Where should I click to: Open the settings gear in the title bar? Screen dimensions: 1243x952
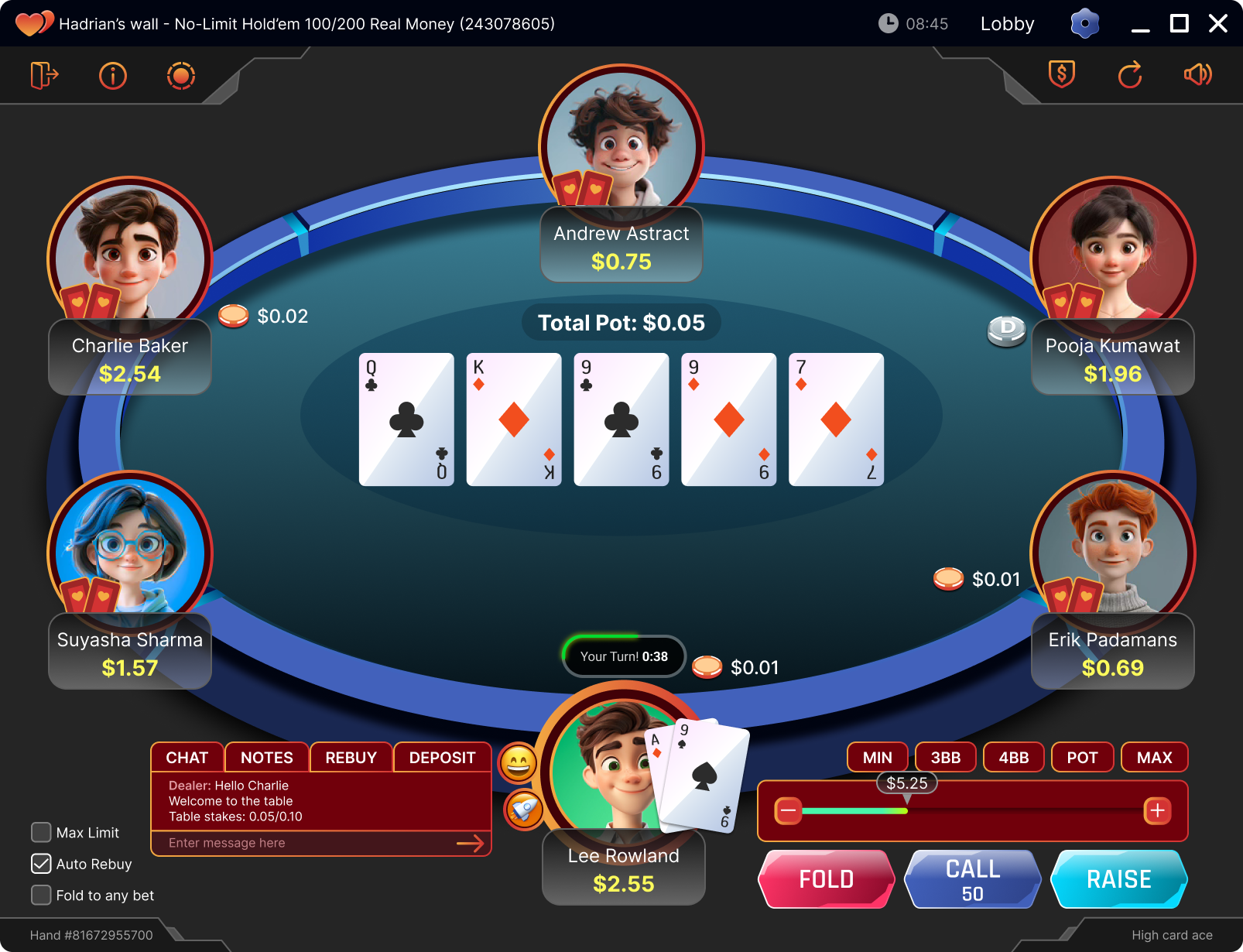pyautogui.click(x=1084, y=23)
